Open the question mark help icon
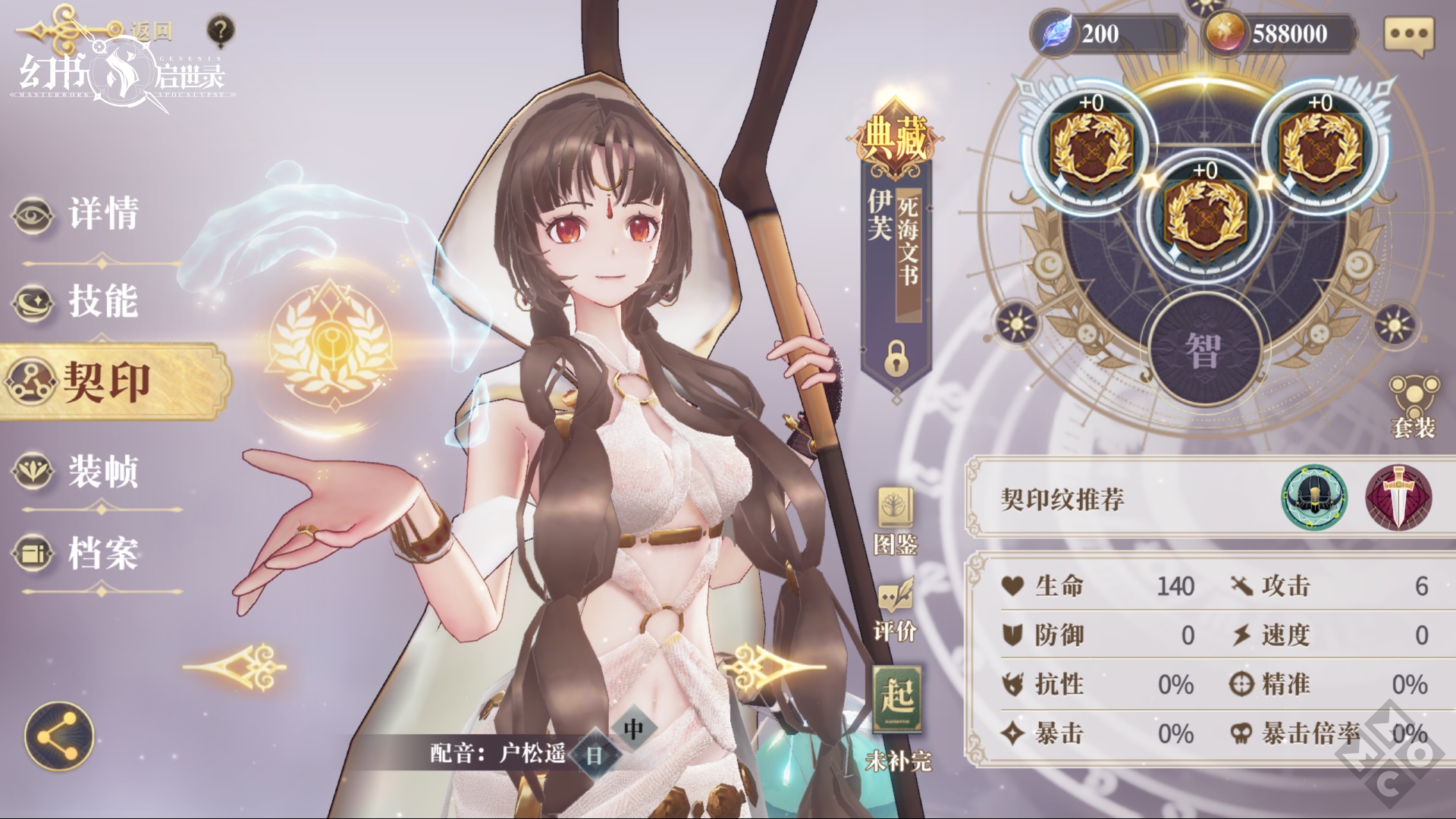Screen dimensions: 1456x819 tap(220, 32)
